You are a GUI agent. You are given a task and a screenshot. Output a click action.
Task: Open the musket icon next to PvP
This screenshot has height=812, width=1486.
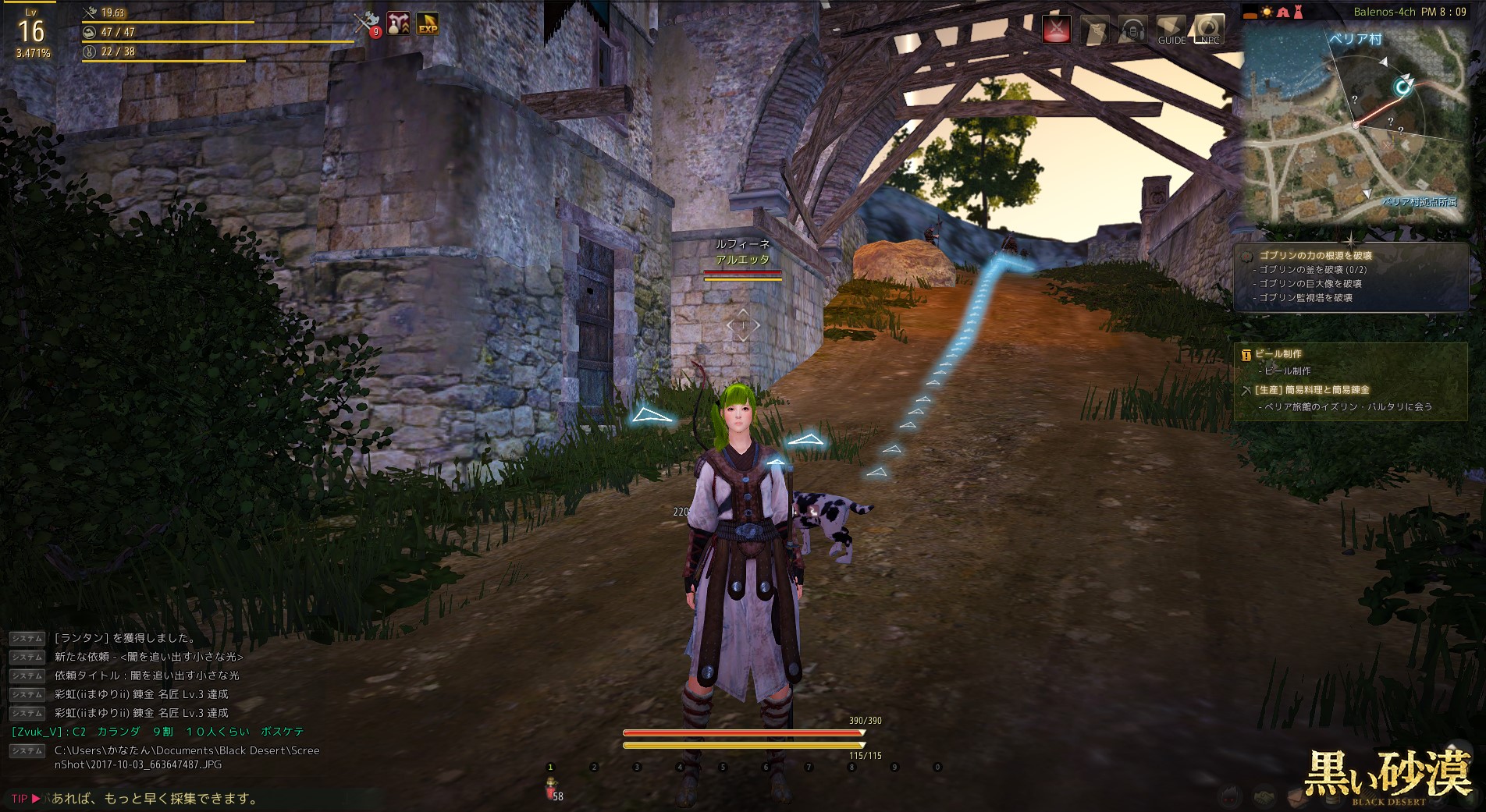(1094, 30)
